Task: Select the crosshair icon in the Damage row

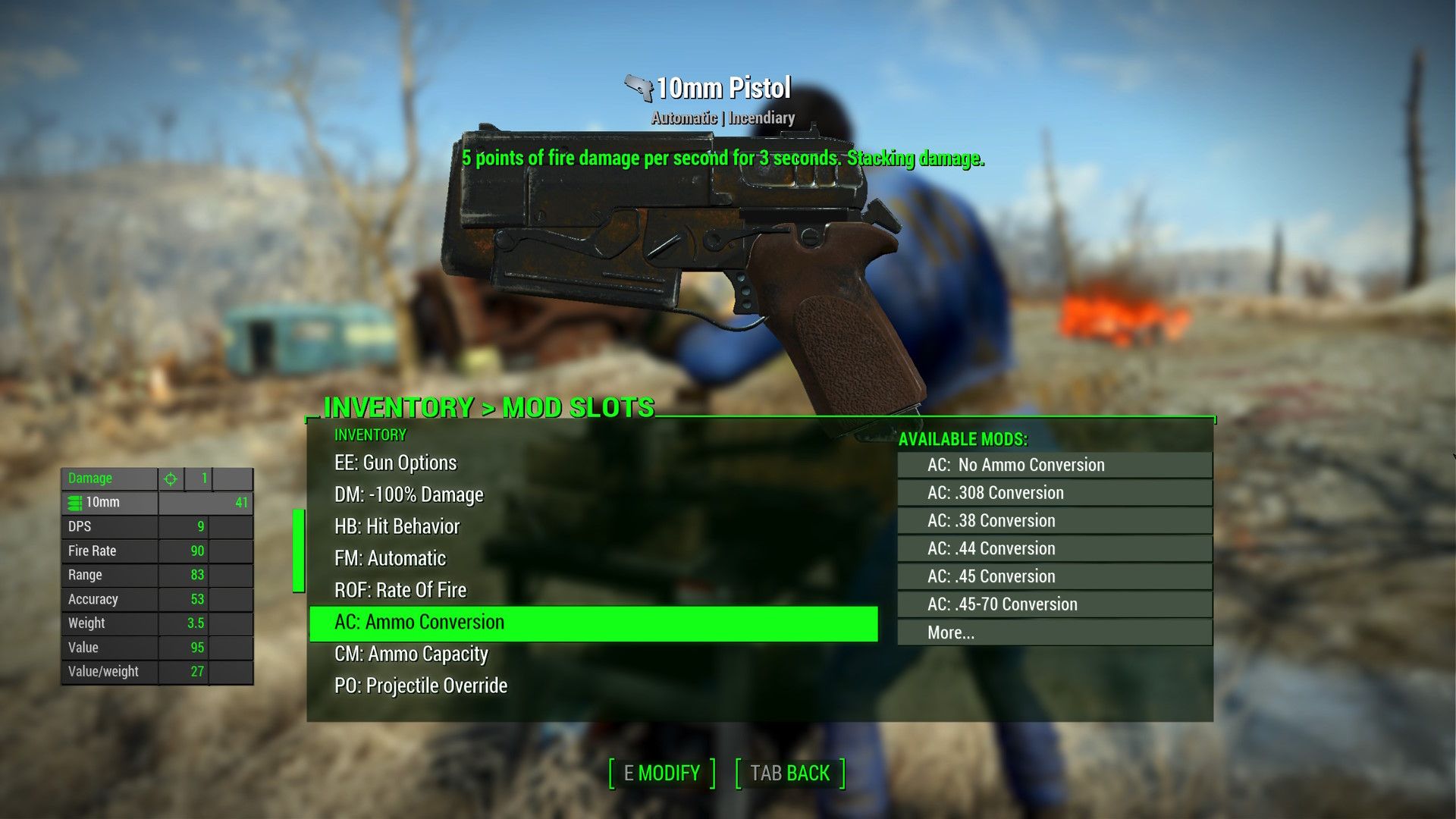Action: (171, 478)
